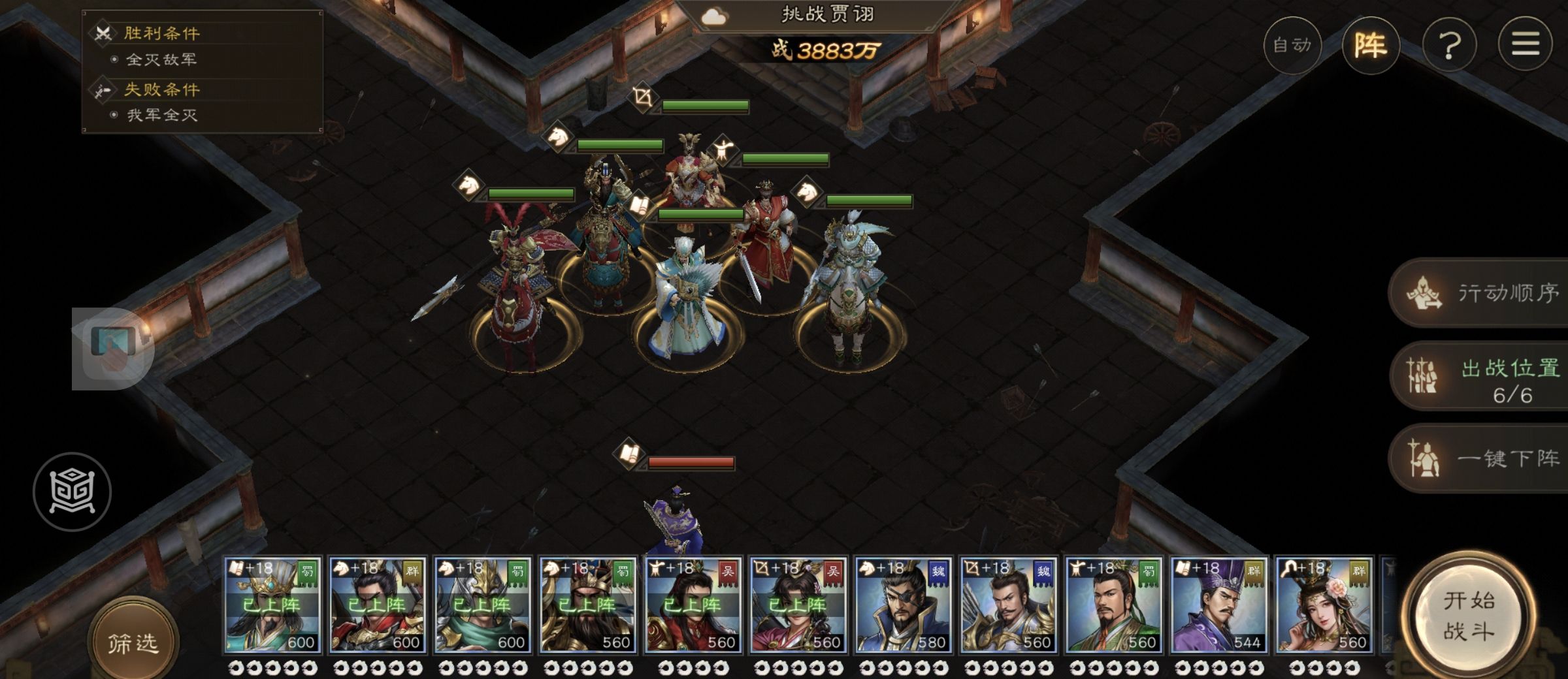Select the eye-patched Wei hero card

click(903, 605)
